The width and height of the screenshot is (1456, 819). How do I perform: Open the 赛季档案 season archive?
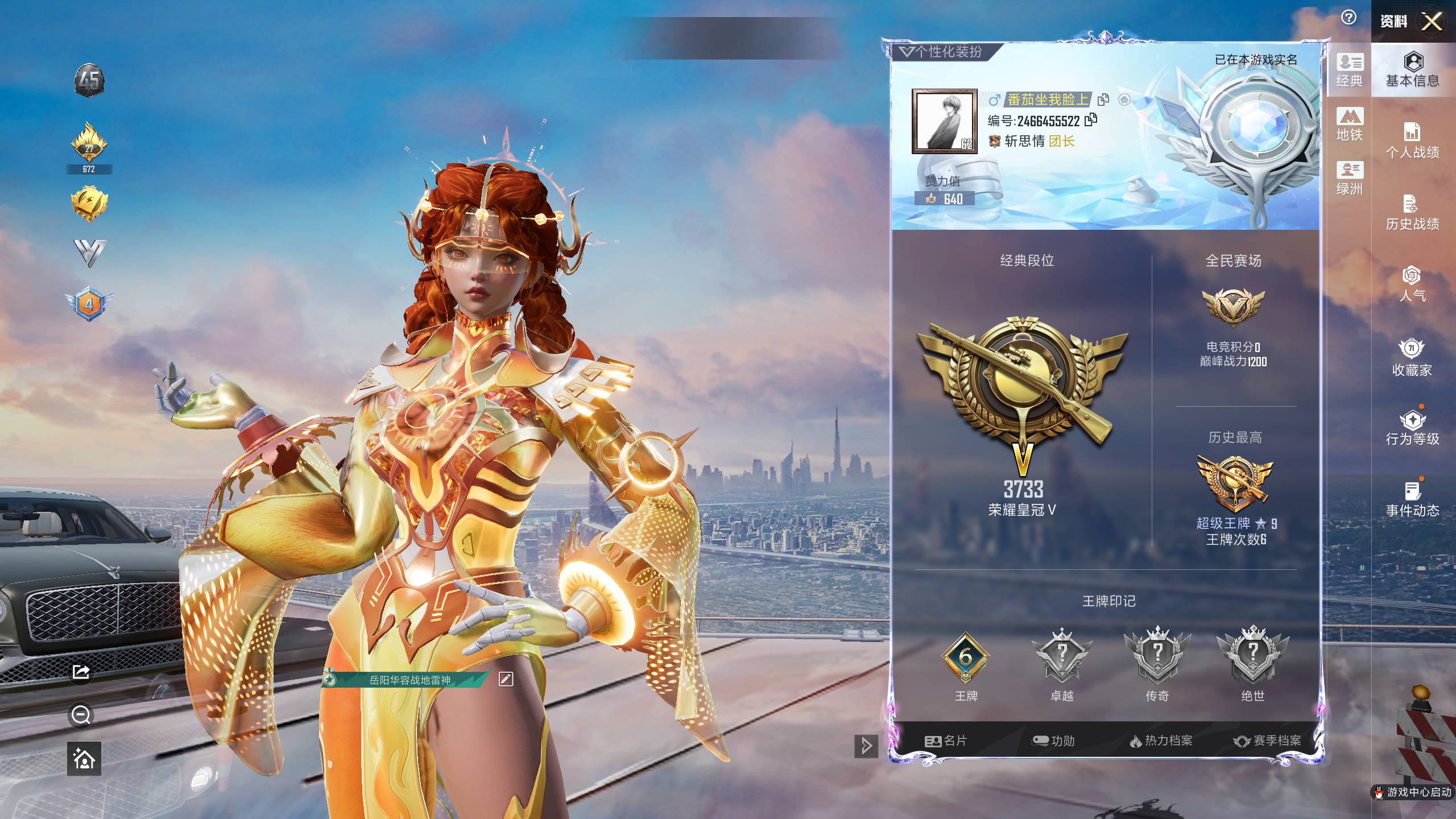(1267, 741)
